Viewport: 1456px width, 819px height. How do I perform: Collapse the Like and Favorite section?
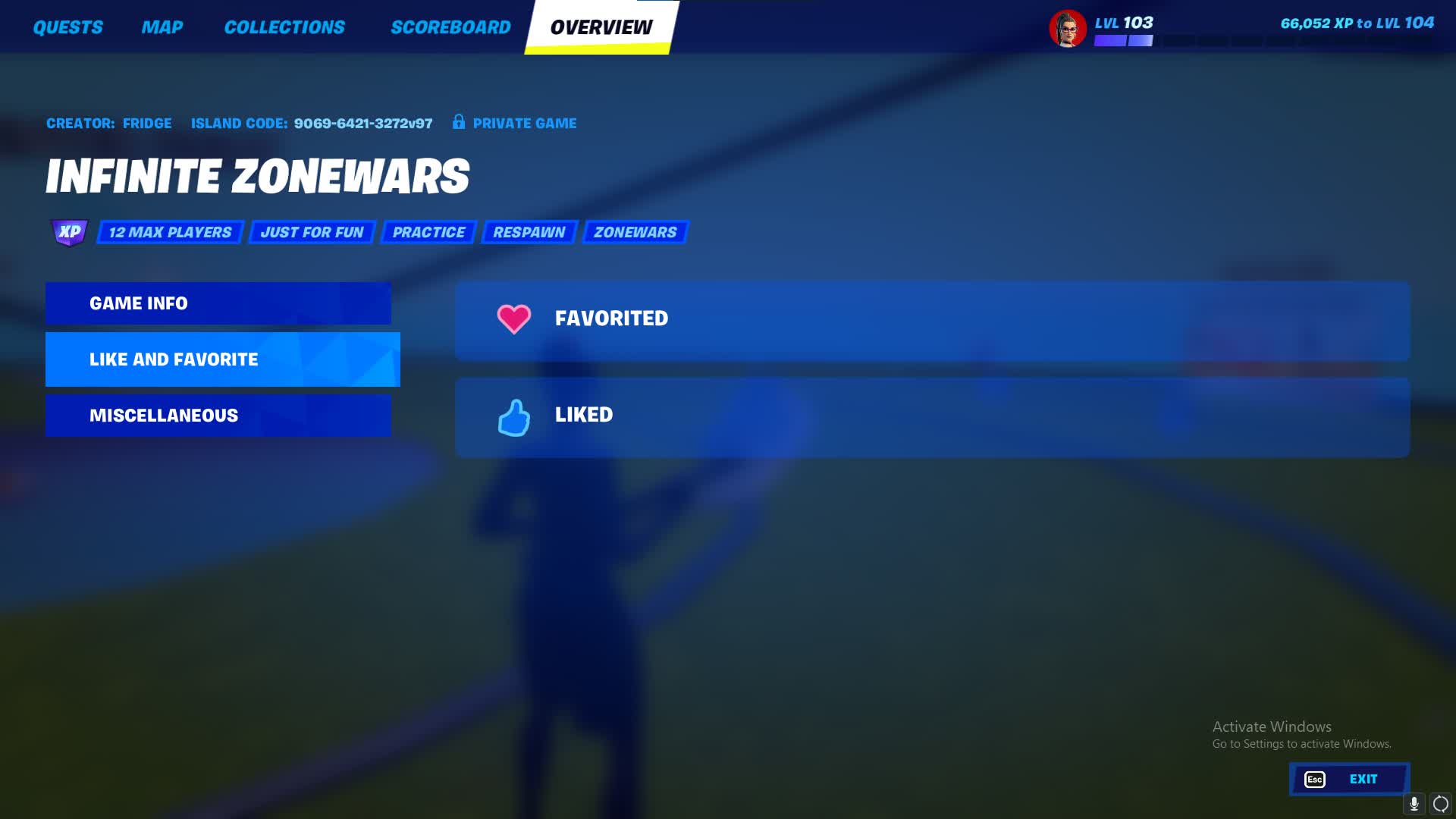220,359
